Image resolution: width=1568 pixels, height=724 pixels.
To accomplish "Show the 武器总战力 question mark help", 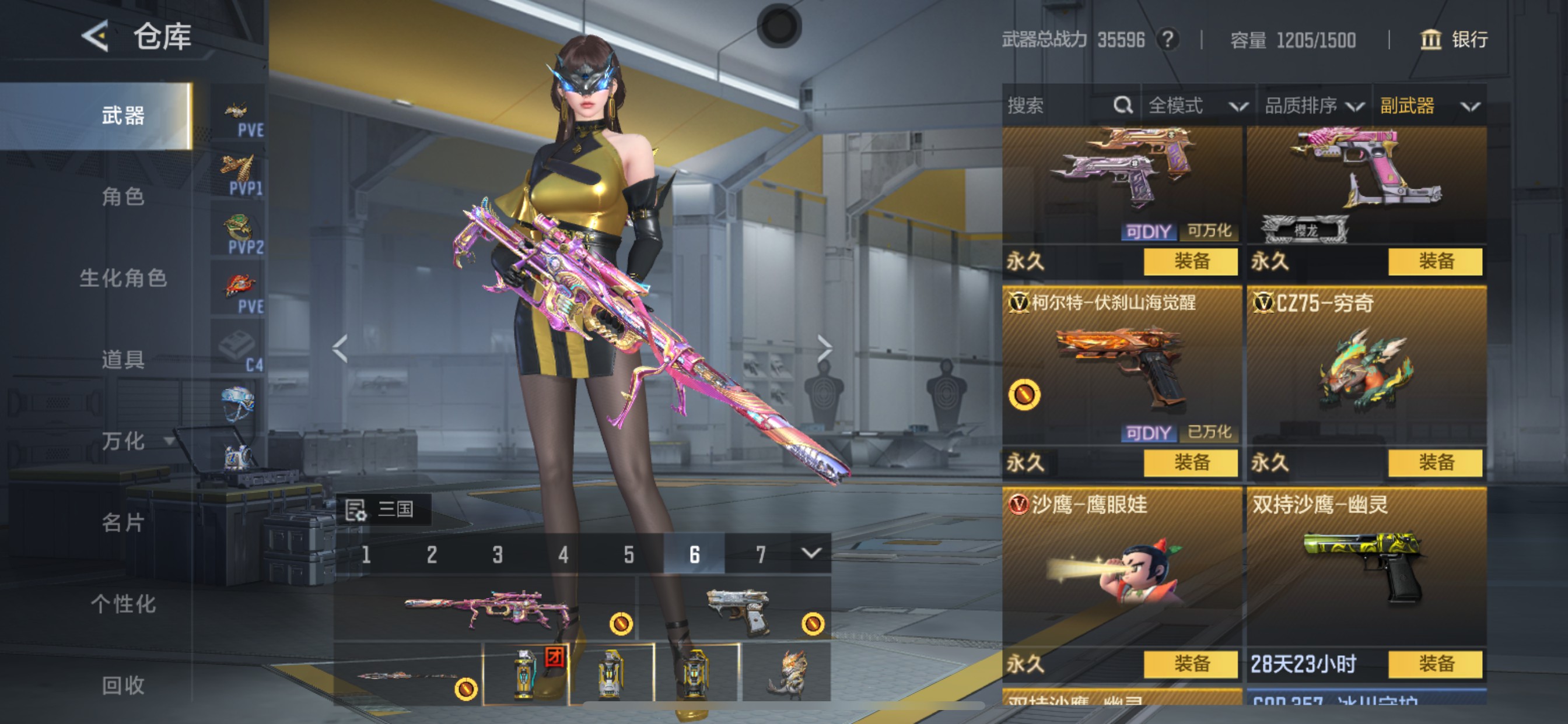I will (x=1167, y=40).
